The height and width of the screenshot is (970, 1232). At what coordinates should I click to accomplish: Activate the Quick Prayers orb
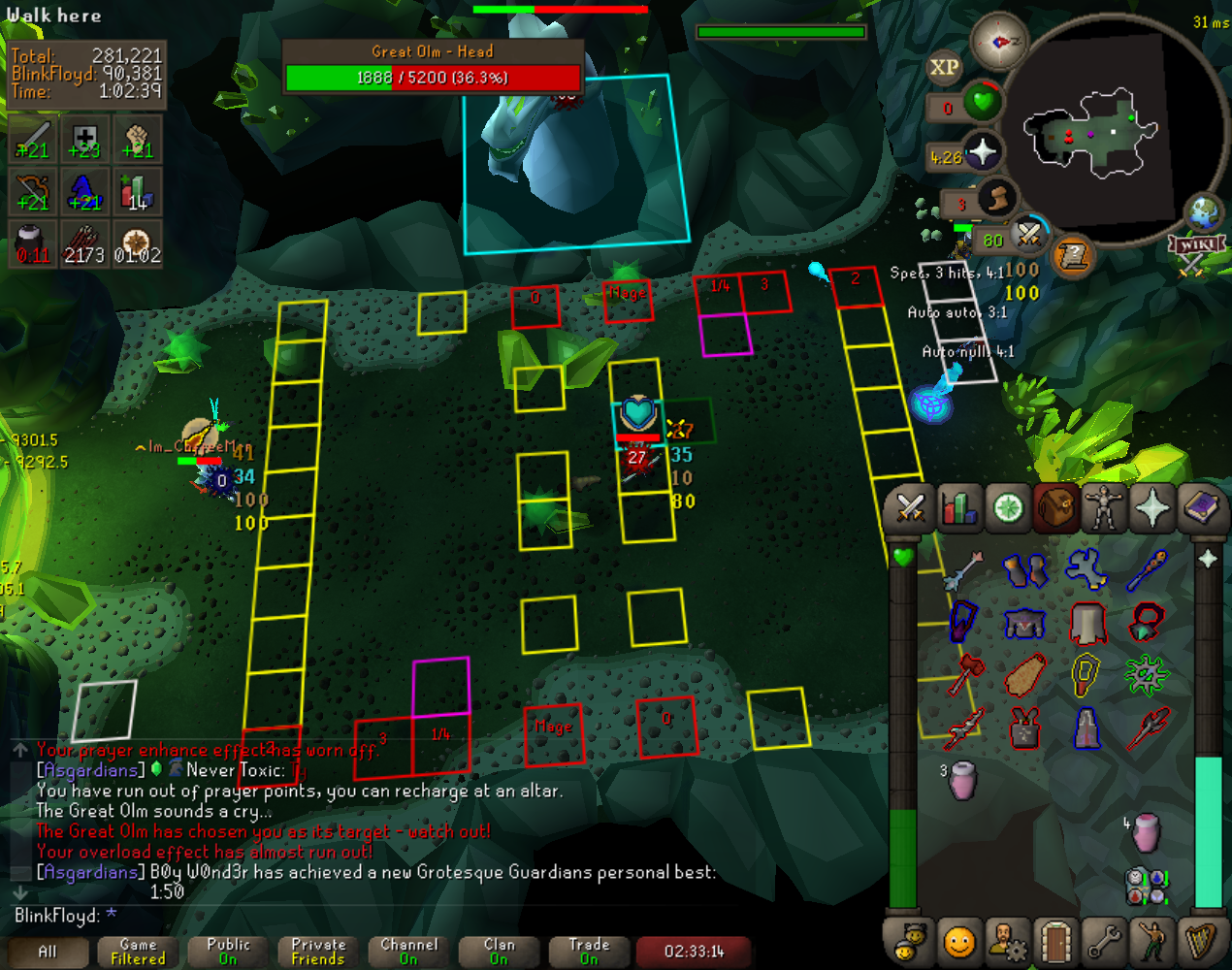983,152
